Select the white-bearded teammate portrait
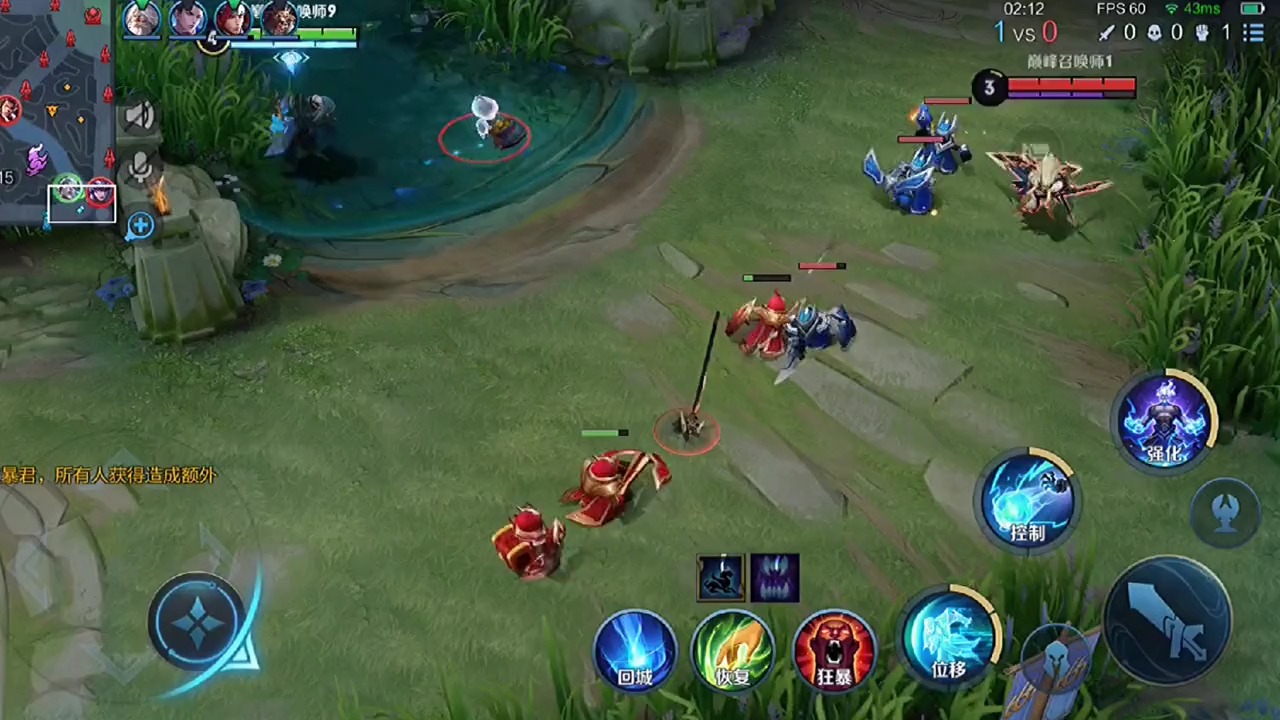 pyautogui.click(x=142, y=20)
